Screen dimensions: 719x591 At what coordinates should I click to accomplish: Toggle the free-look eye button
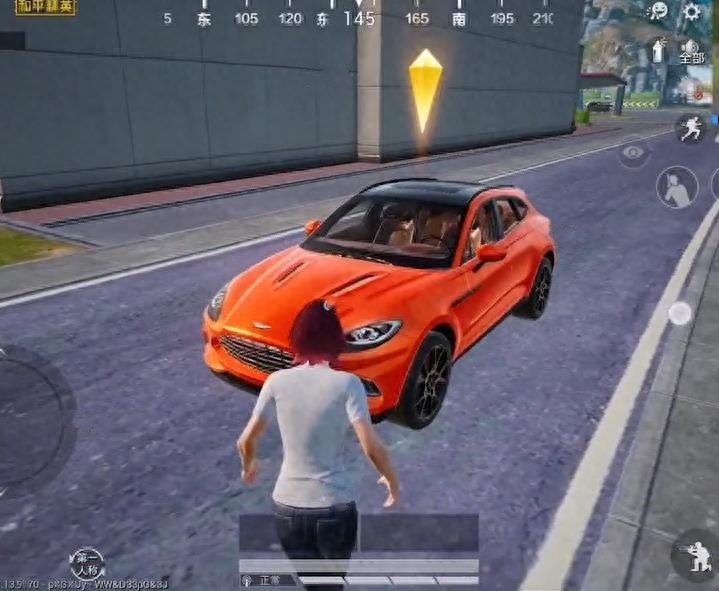pos(634,153)
